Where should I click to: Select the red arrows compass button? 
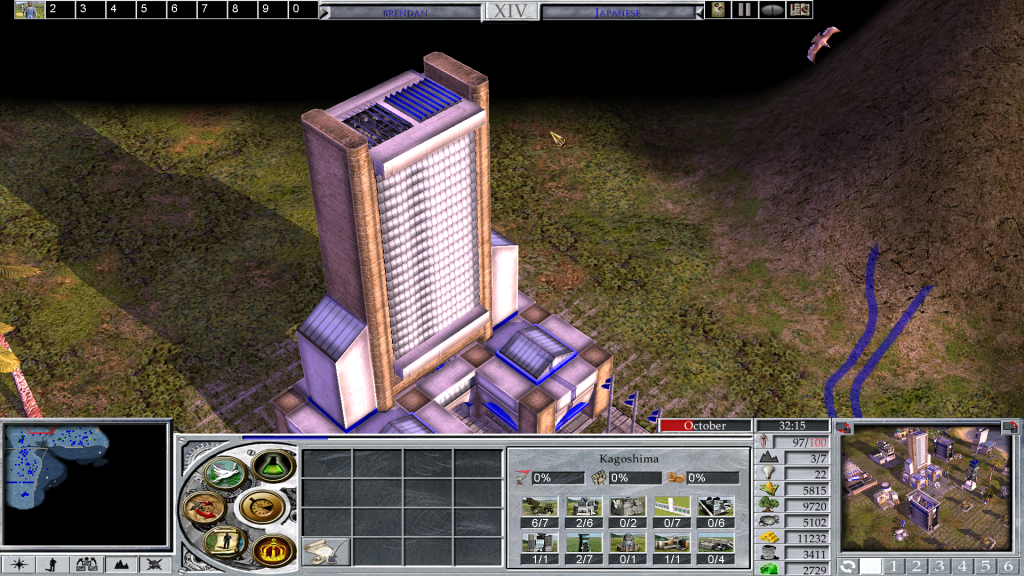tap(203, 507)
